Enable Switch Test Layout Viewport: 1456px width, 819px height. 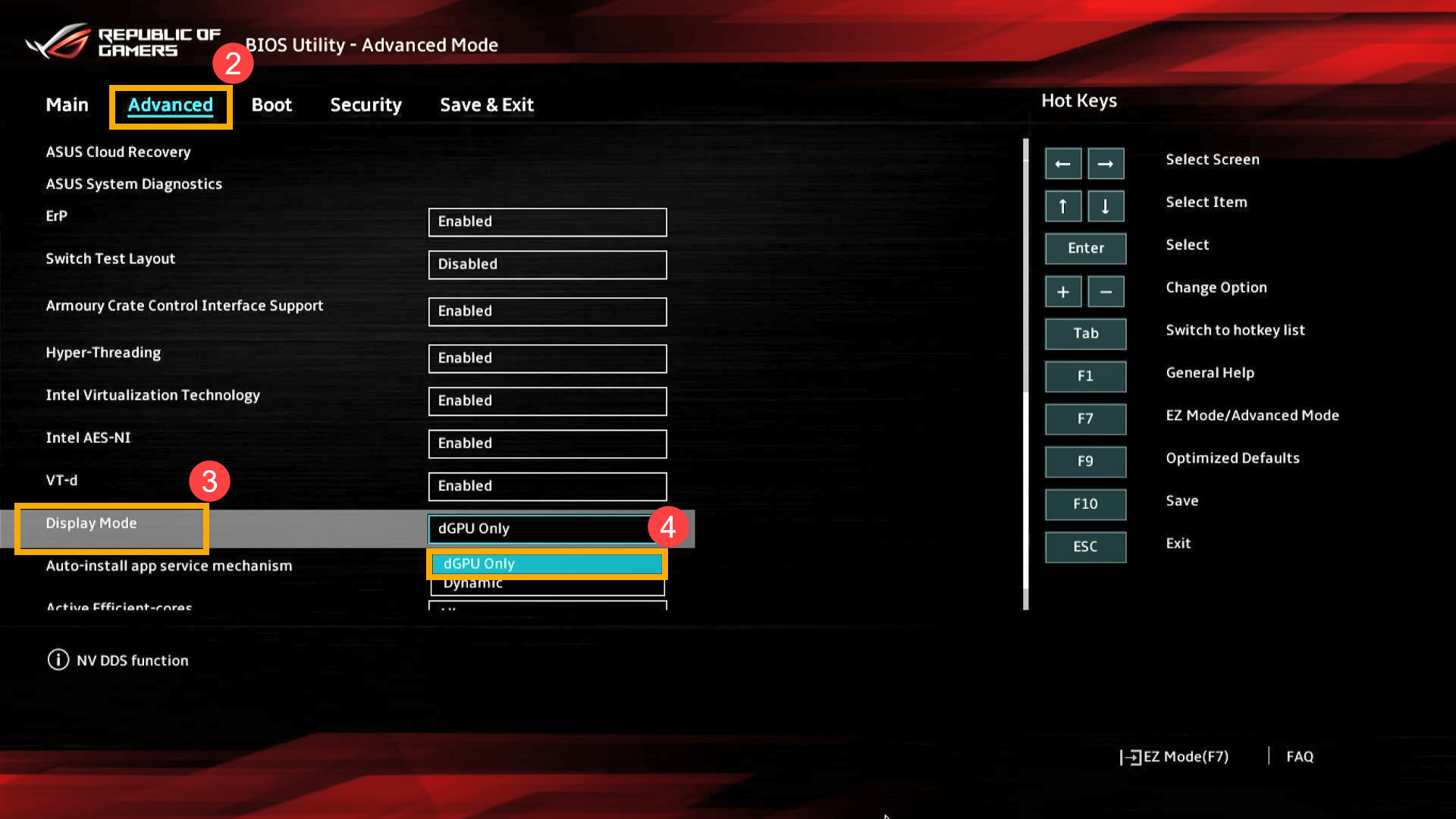pyautogui.click(x=547, y=265)
